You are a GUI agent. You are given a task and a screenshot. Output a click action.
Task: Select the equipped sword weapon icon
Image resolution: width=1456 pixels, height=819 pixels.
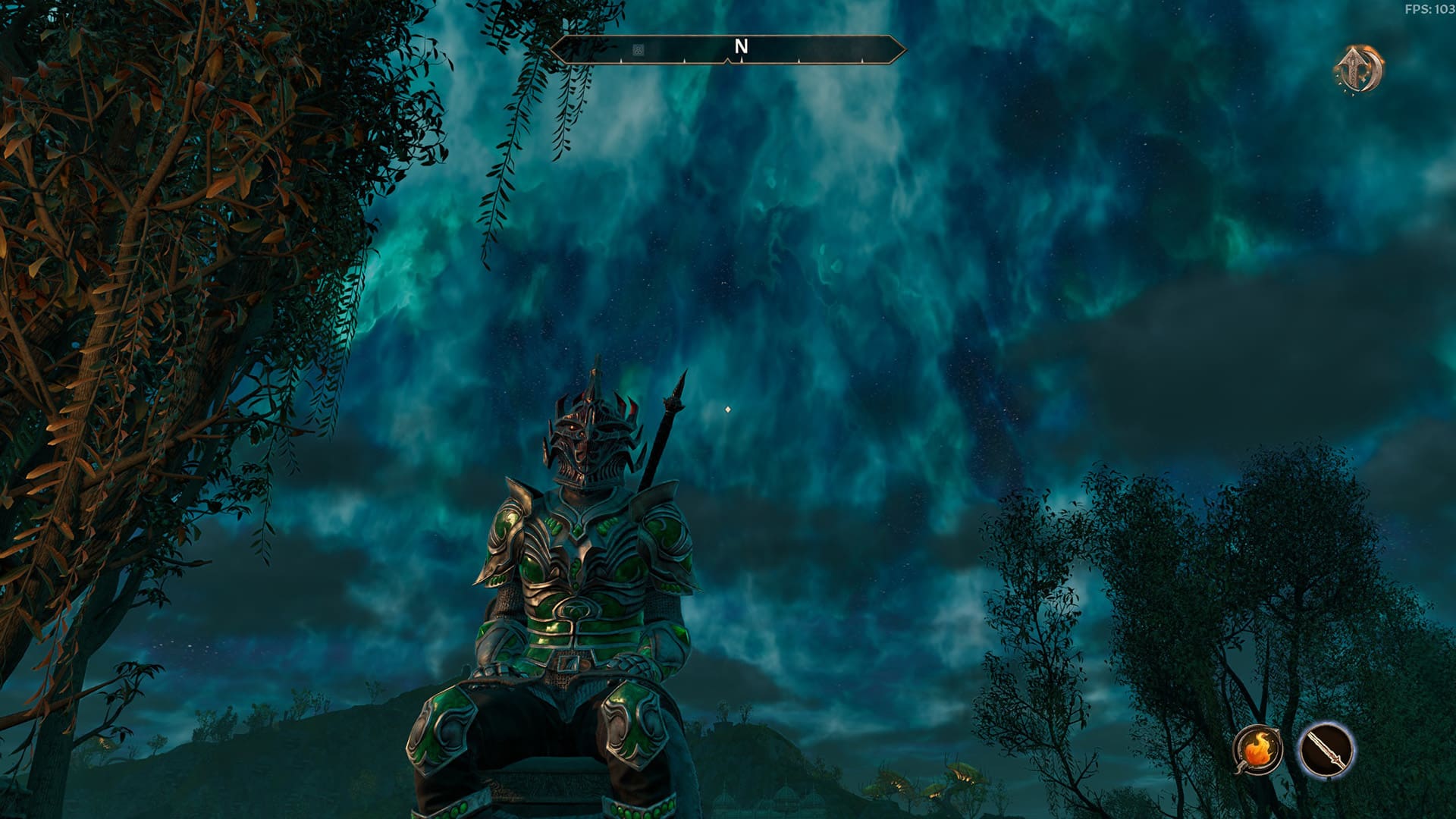pos(1326,749)
